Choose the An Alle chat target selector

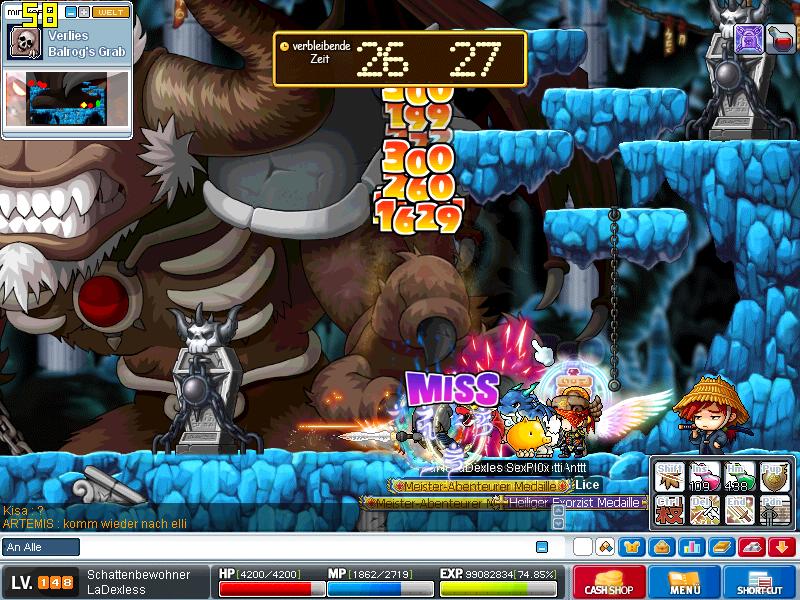click(41, 547)
